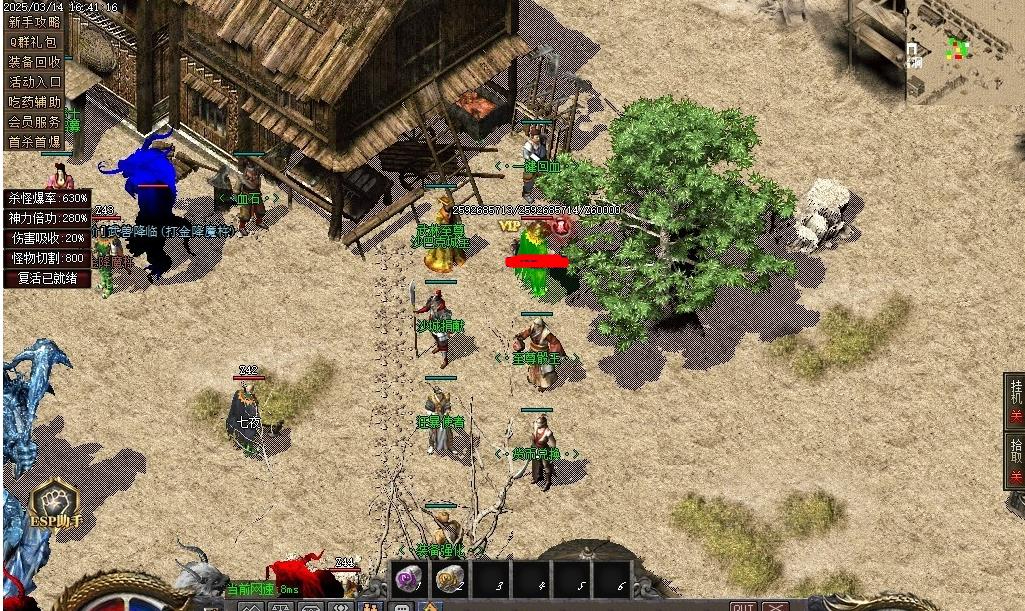Image resolution: width=1025 pixels, height=611 pixels.
Task: Show the 首杀首爆 first kill rewards
Action: click(x=35, y=142)
